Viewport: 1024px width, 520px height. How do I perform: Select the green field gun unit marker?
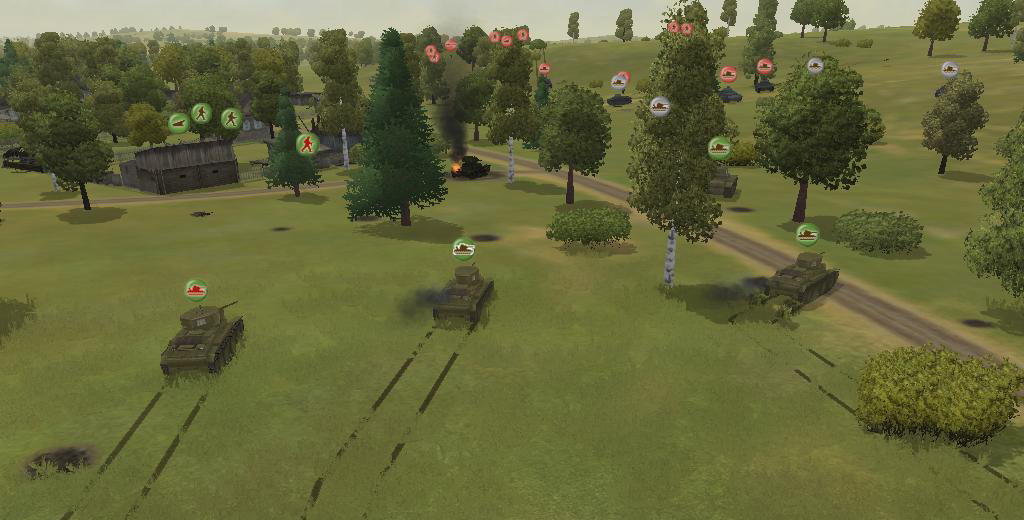coord(179,123)
